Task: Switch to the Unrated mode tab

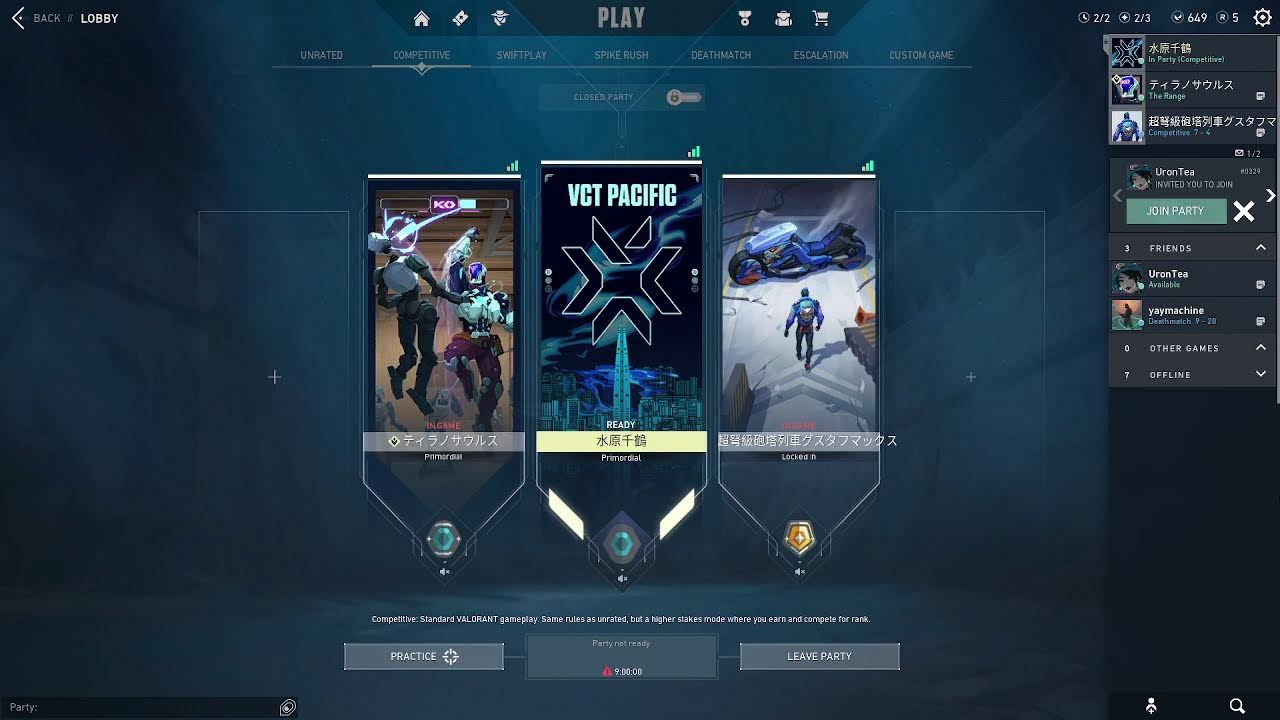Action: click(321, 55)
